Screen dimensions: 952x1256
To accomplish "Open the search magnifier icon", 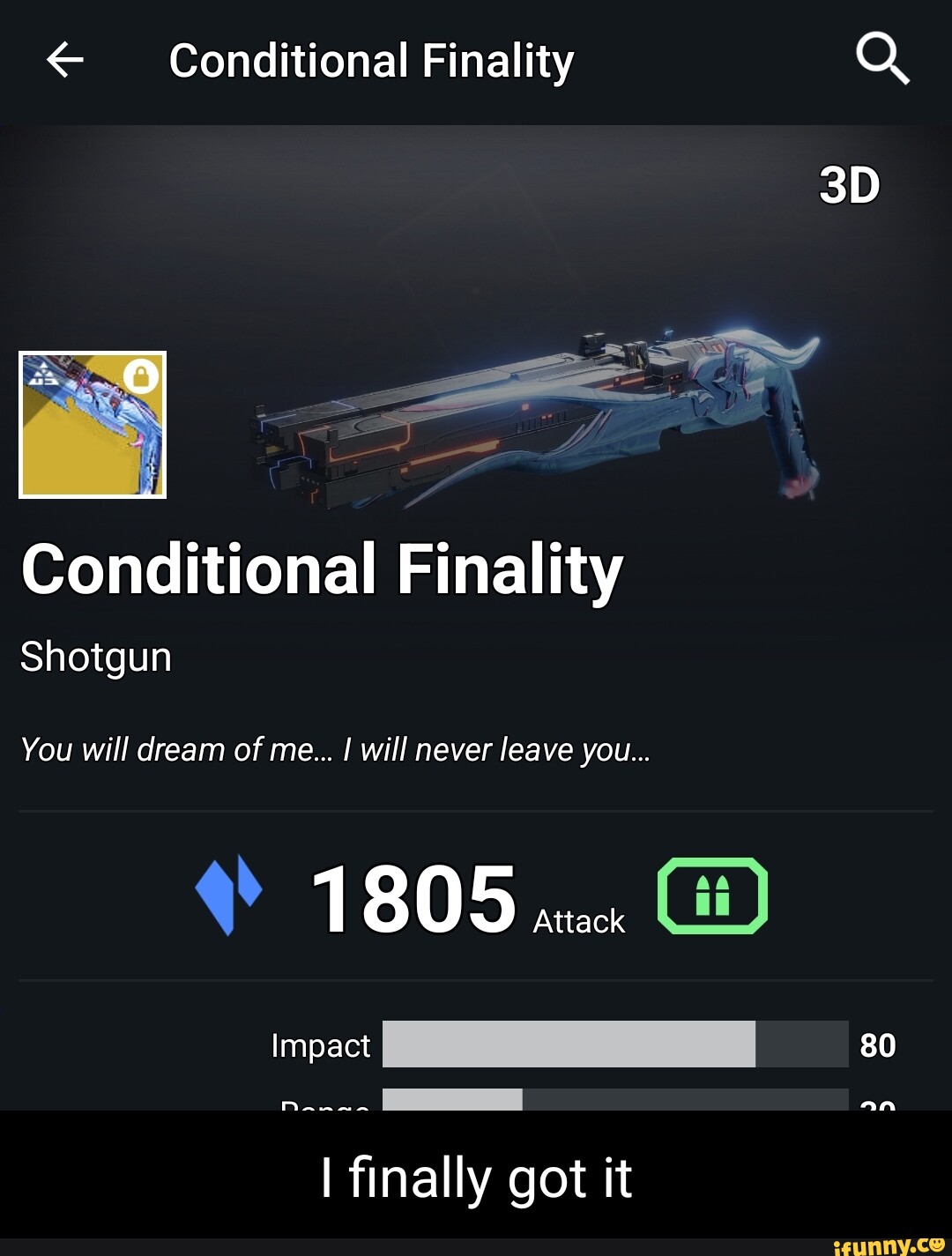I will point(881,59).
